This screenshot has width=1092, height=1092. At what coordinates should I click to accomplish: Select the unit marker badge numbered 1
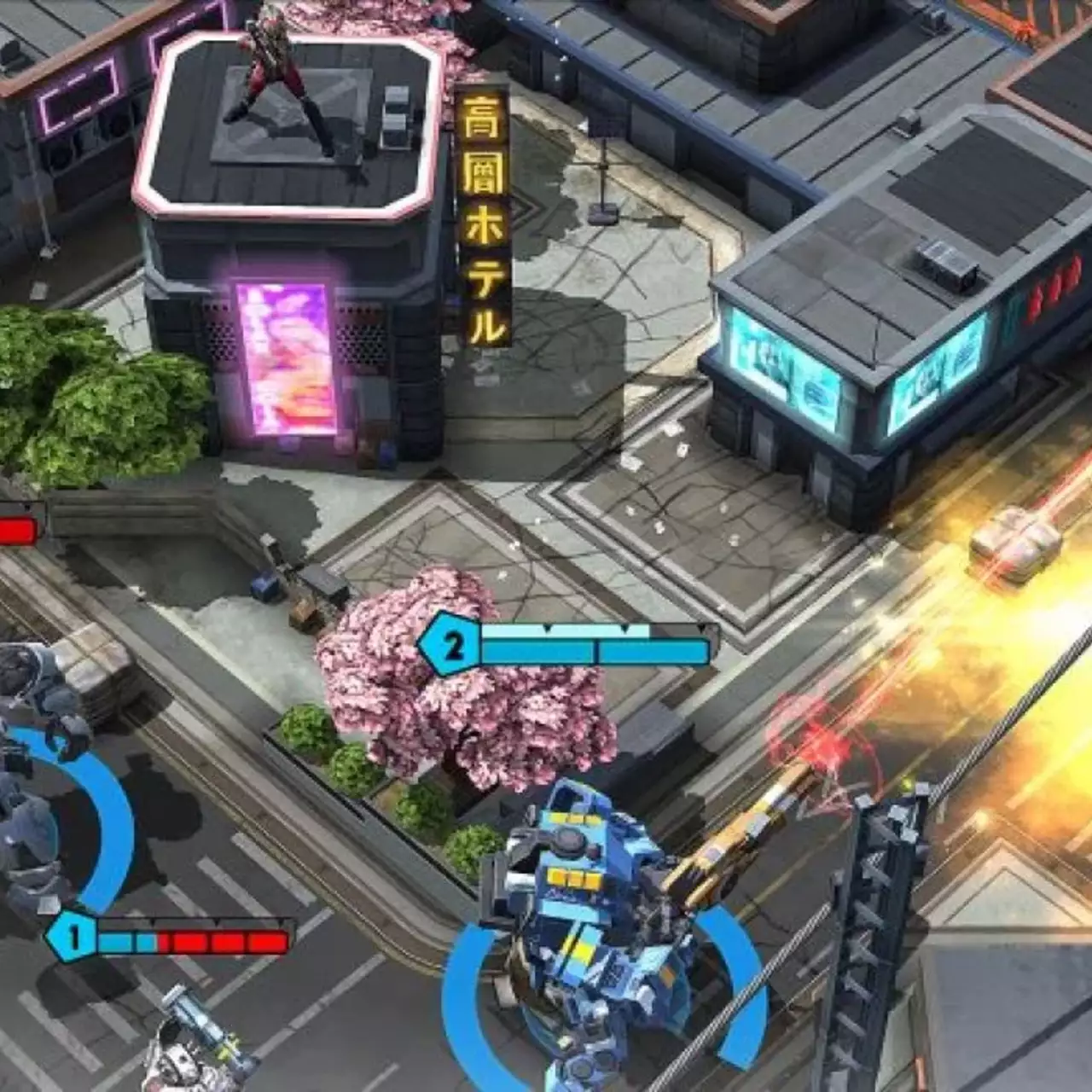[75, 940]
